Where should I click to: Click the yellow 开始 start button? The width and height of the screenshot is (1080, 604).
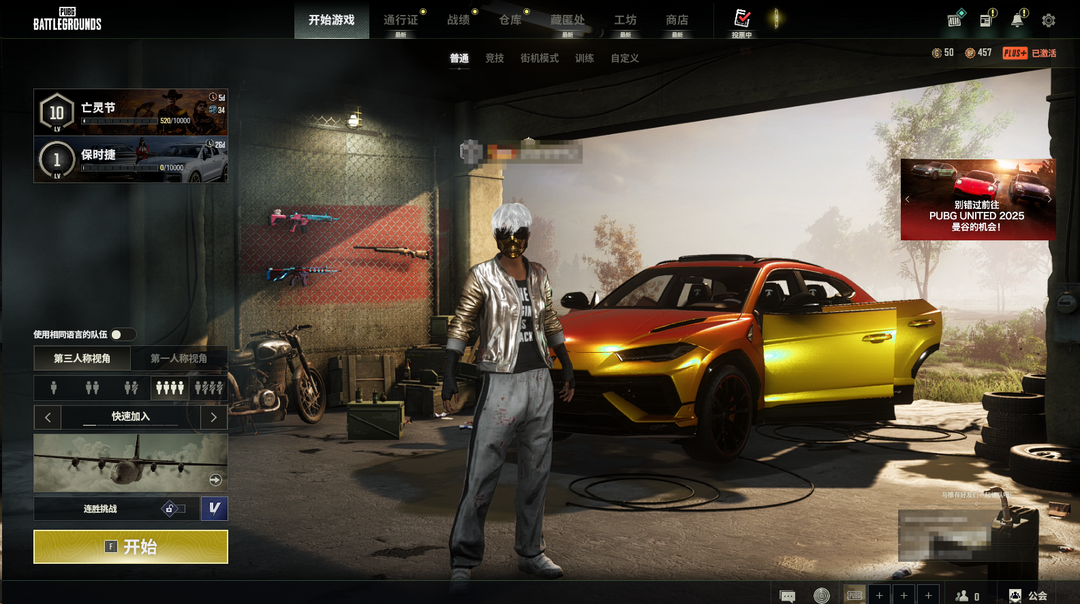[130, 547]
